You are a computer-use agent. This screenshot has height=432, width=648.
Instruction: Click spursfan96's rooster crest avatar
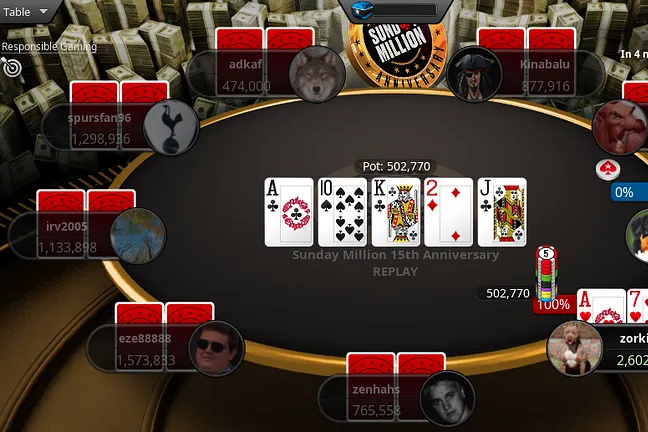click(x=171, y=126)
